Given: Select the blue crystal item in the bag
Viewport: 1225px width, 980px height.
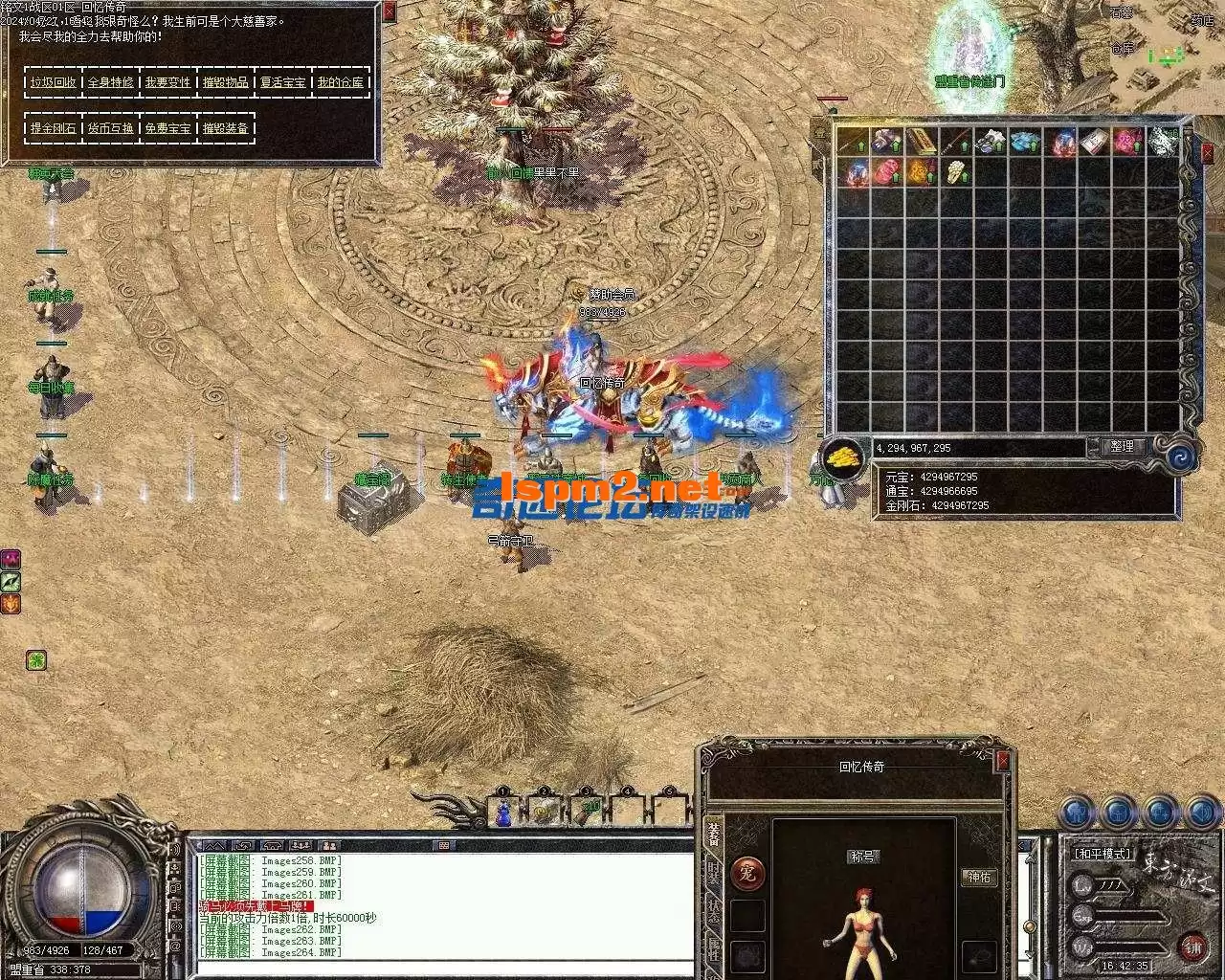Looking at the screenshot, I should (1026, 142).
